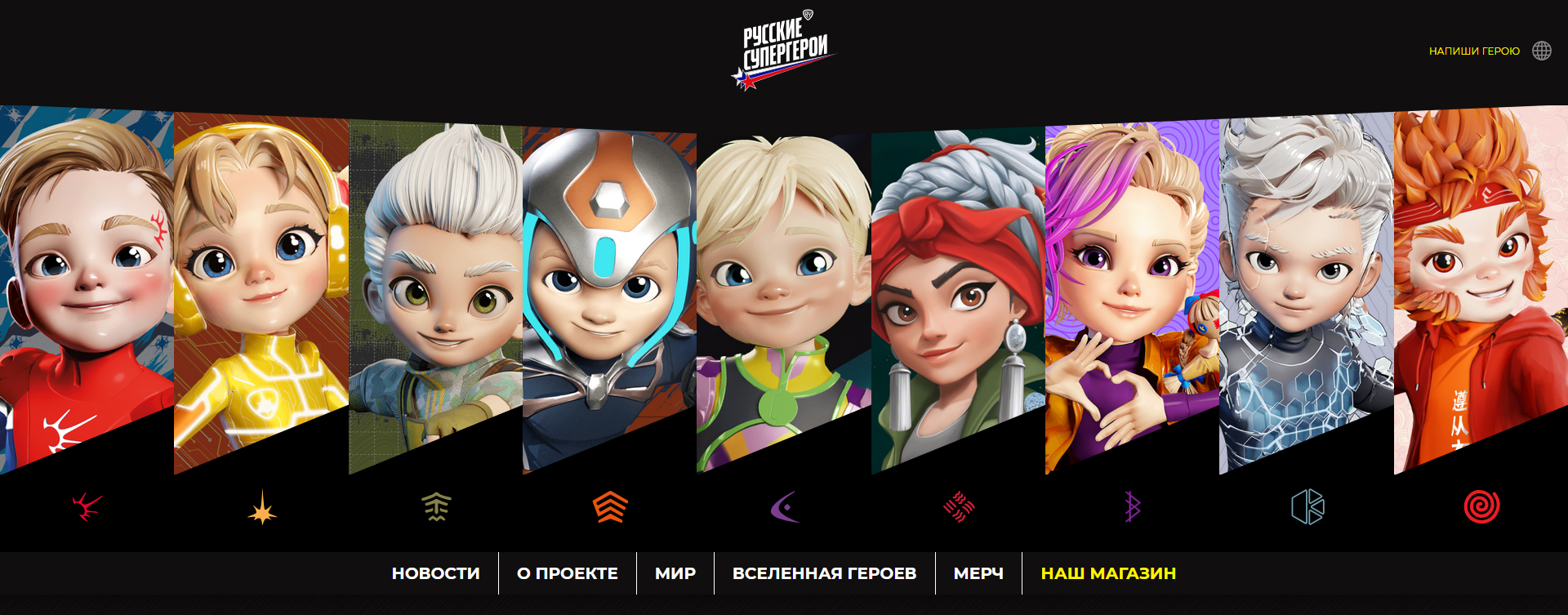Pick the orange-haired hero in red hoodie
The width and height of the screenshot is (1568, 615).
[x=1480, y=278]
